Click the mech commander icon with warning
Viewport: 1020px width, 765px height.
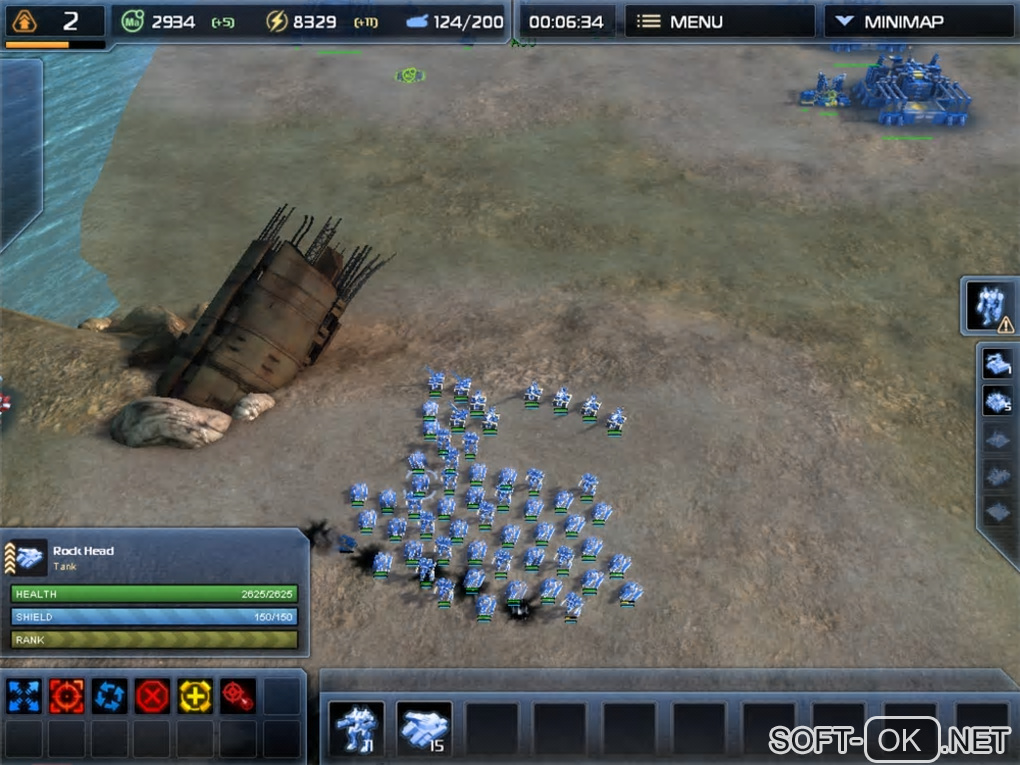[989, 305]
